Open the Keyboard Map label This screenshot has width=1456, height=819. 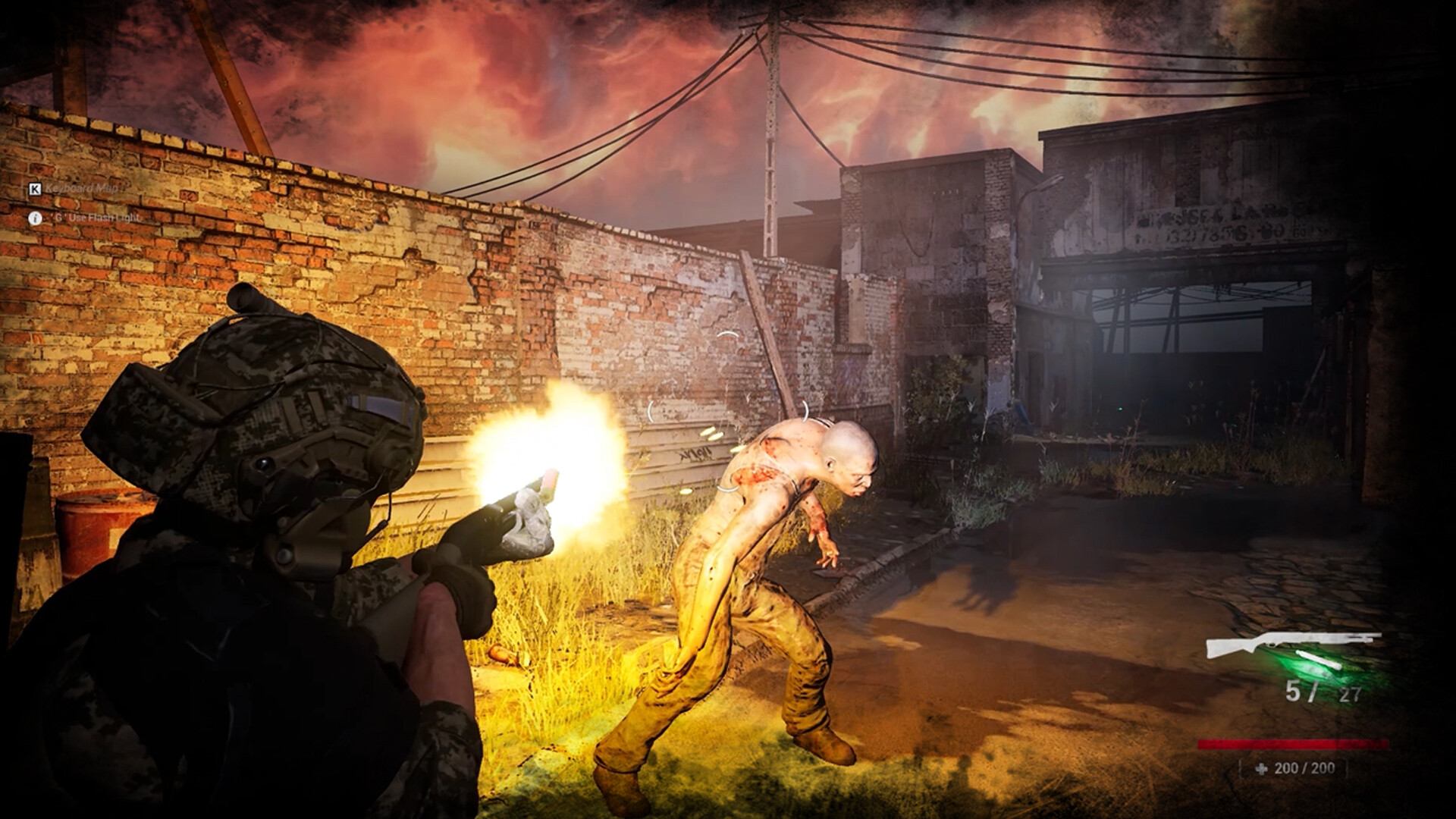coord(82,189)
